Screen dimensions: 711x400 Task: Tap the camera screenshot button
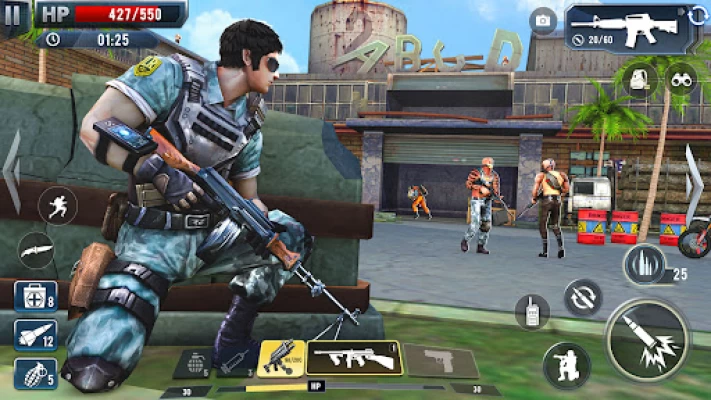tap(543, 21)
